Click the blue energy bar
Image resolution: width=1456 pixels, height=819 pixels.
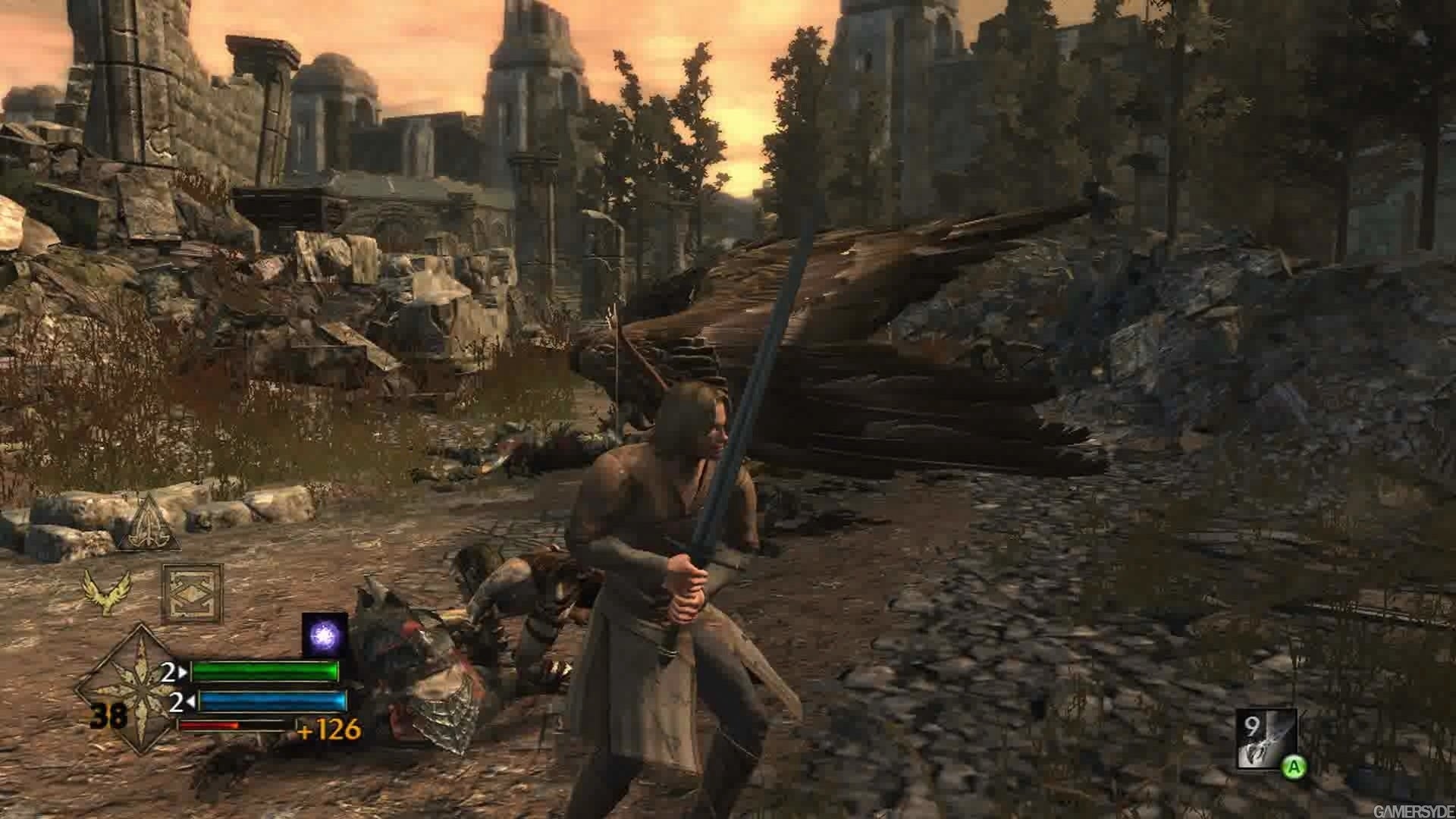point(271,700)
